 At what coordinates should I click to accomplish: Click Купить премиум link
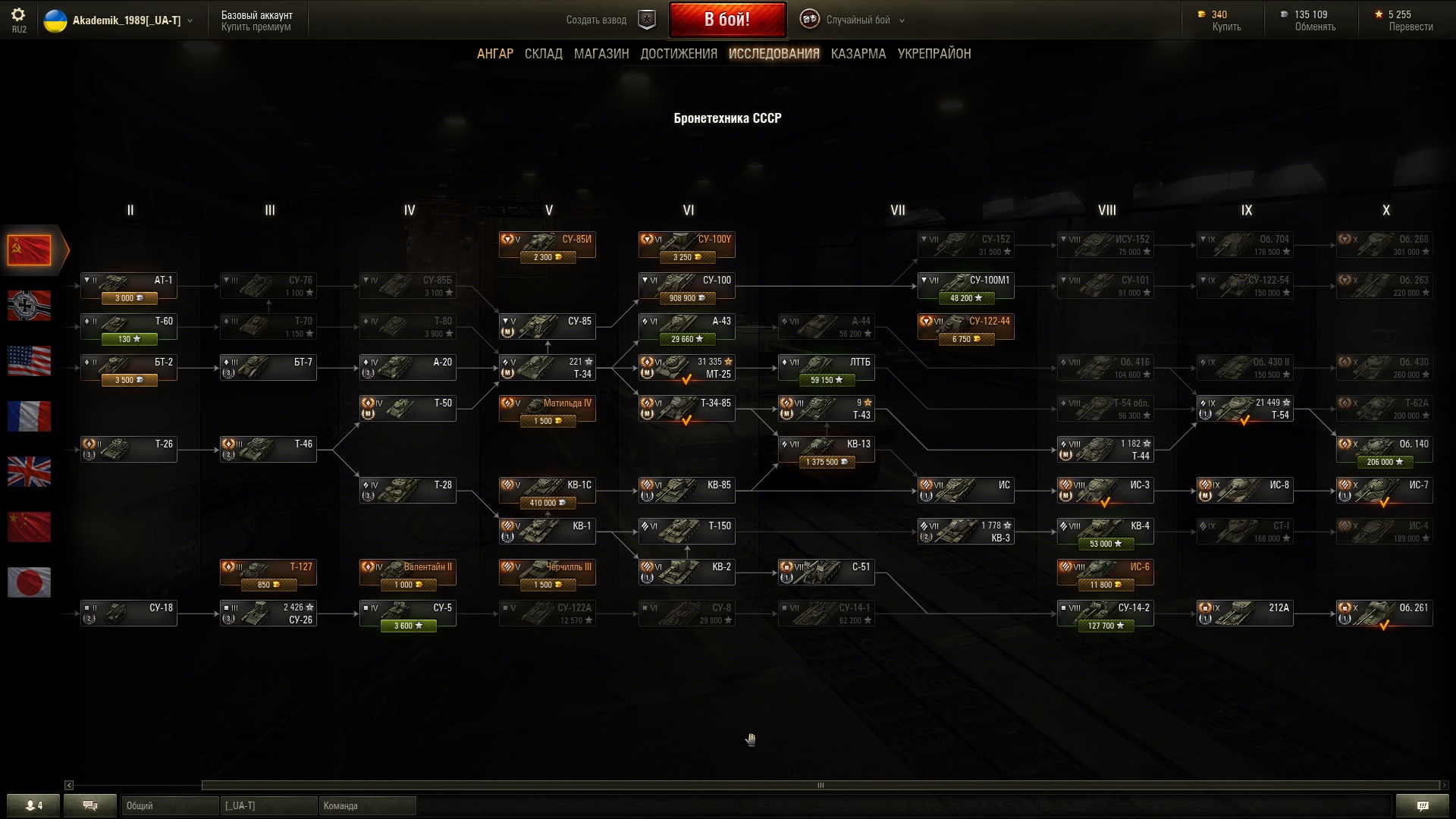tap(256, 27)
